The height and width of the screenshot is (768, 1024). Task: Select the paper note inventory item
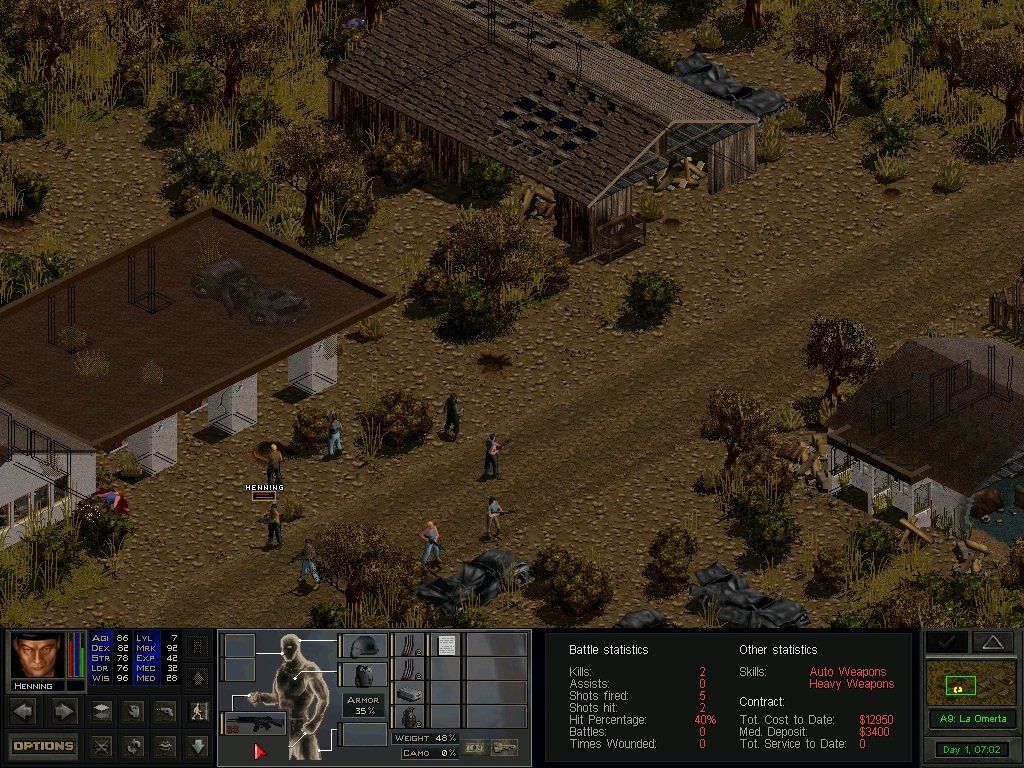446,646
